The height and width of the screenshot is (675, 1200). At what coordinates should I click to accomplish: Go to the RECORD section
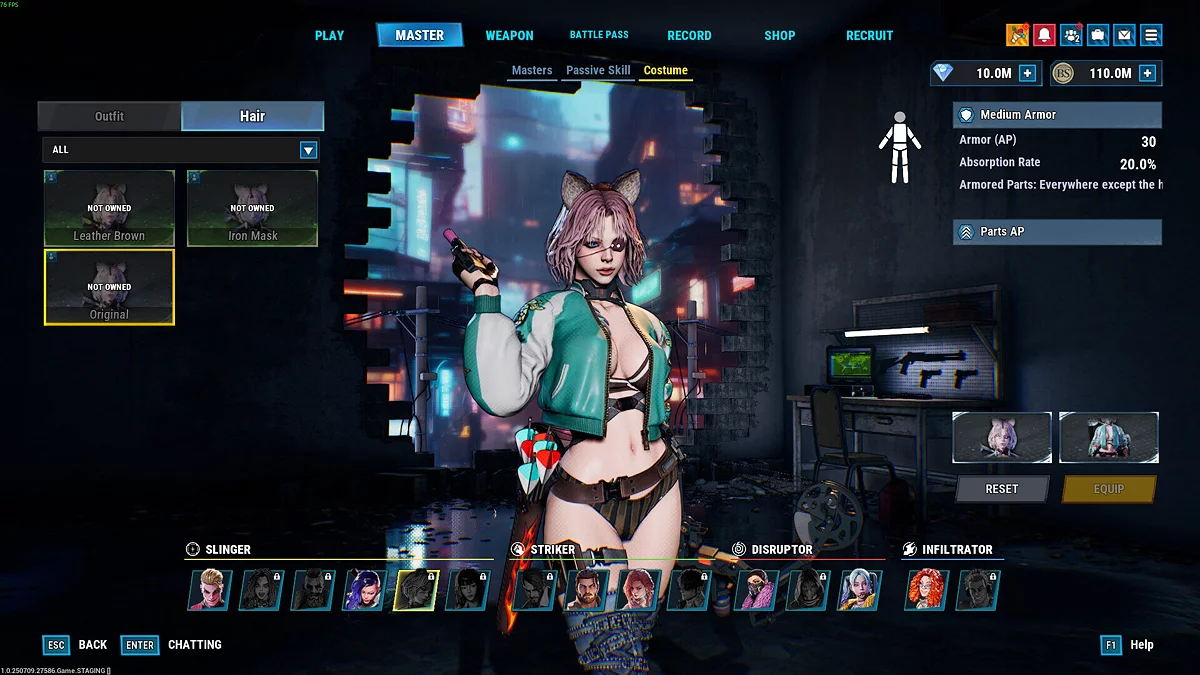[689, 35]
